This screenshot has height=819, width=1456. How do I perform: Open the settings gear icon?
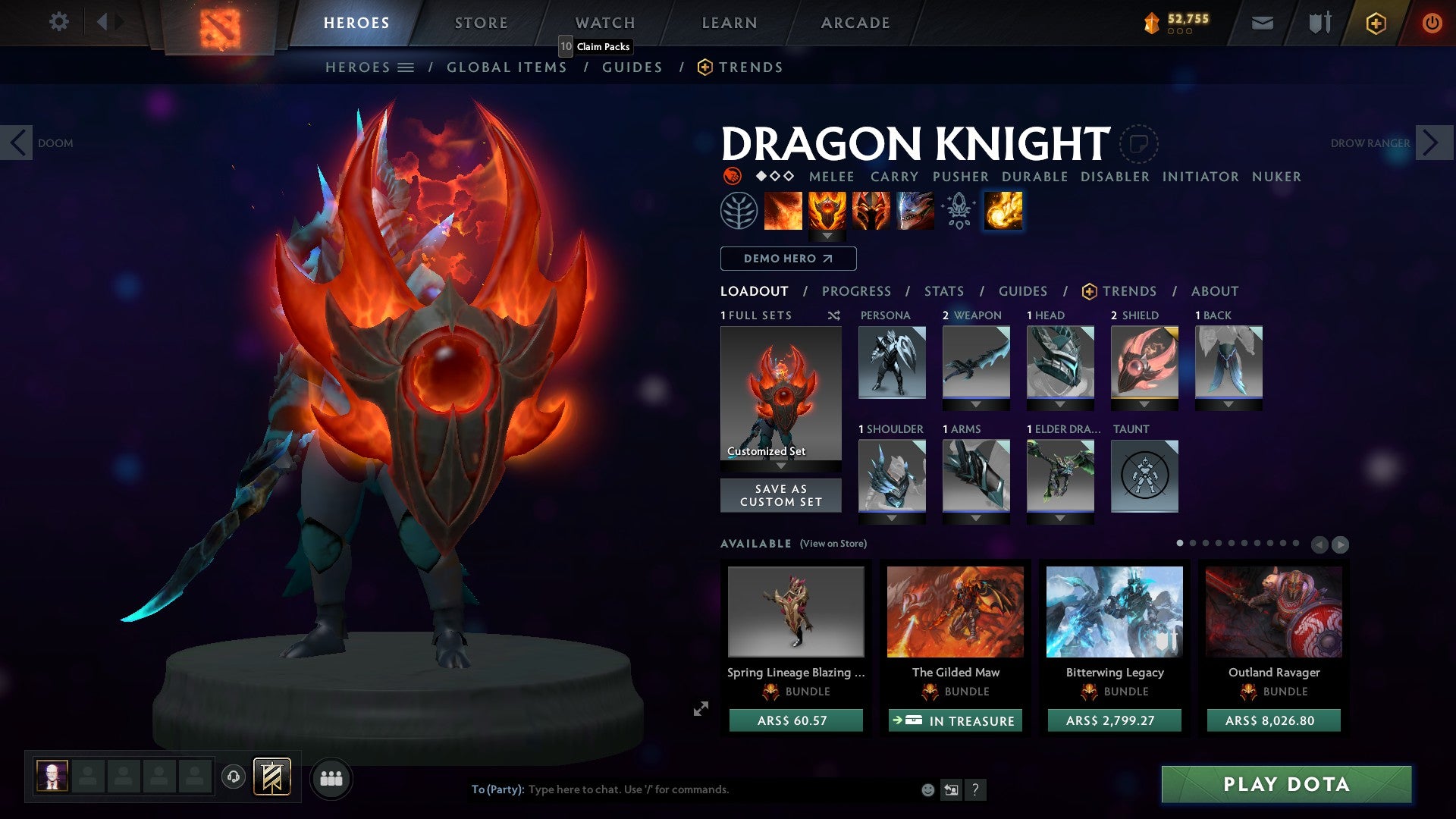(58, 21)
